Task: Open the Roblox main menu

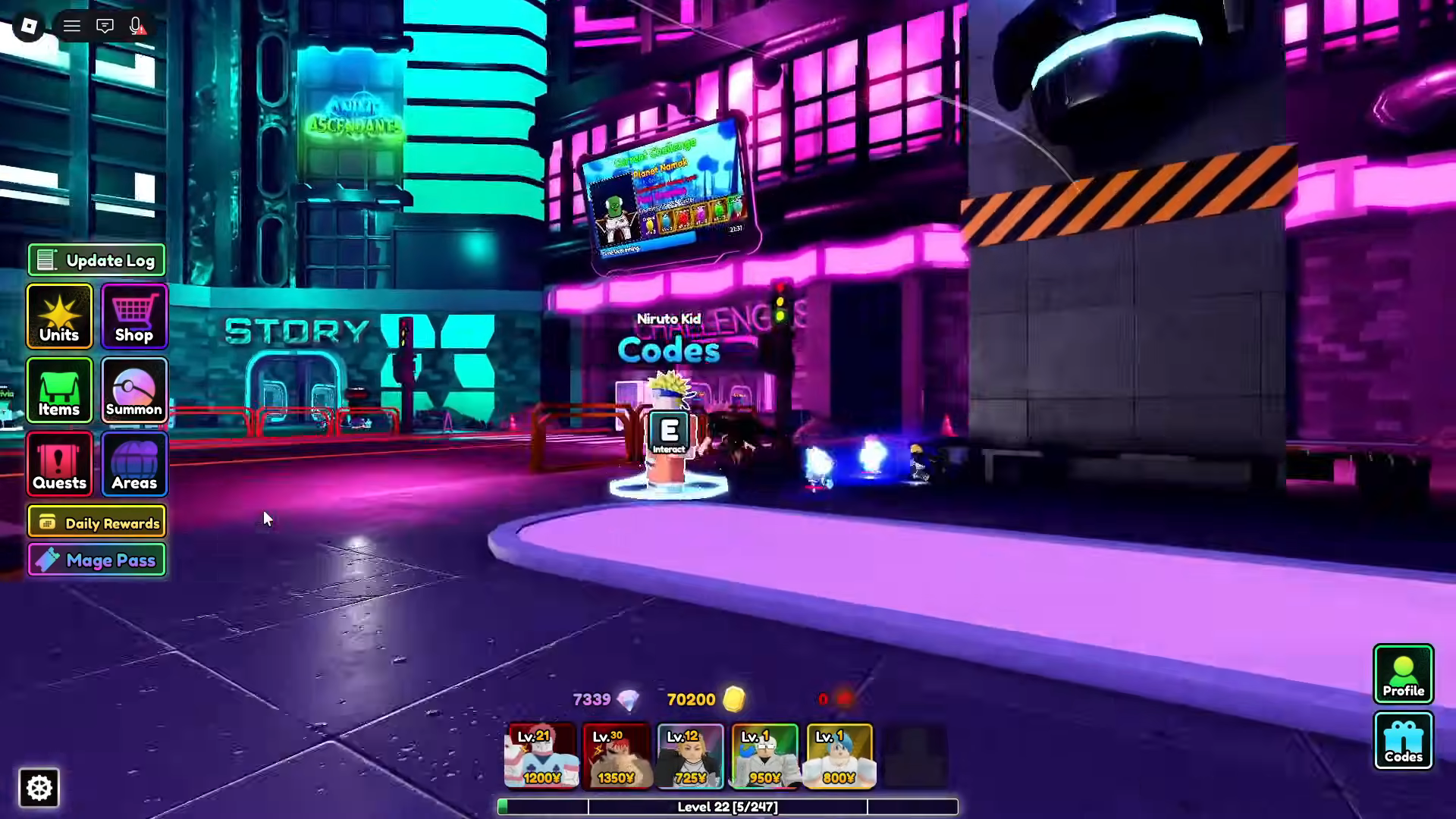Action: pyautogui.click(x=29, y=27)
